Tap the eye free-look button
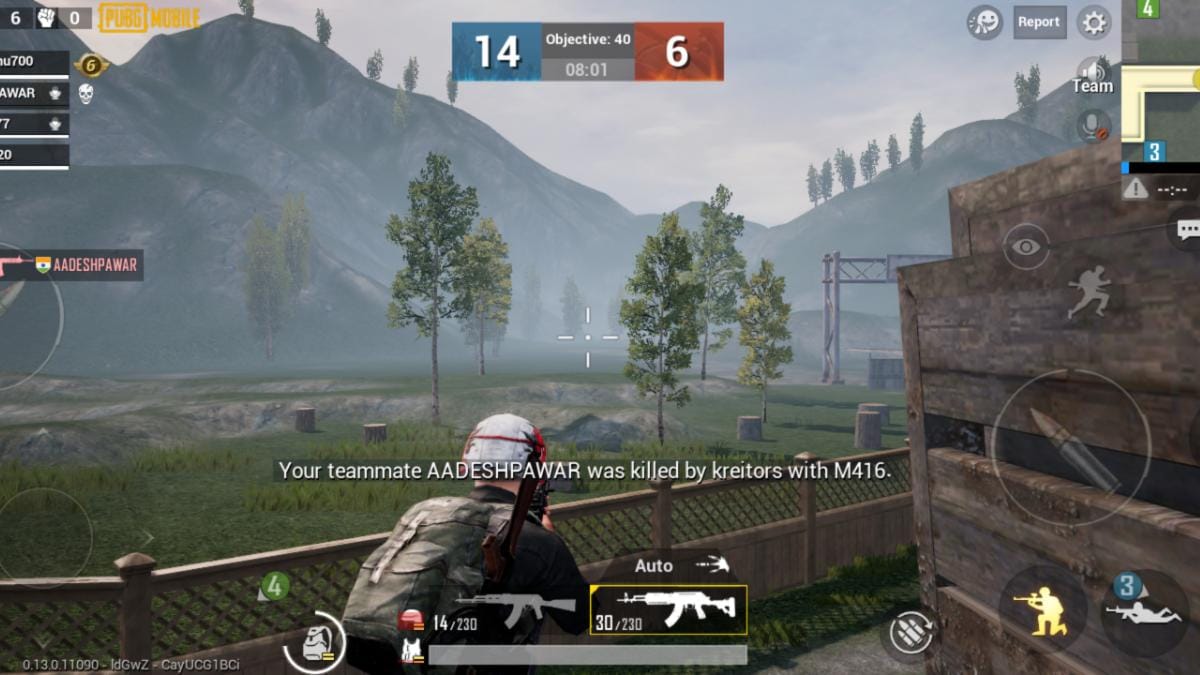Viewport: 1200px width, 675px height. [1026, 246]
